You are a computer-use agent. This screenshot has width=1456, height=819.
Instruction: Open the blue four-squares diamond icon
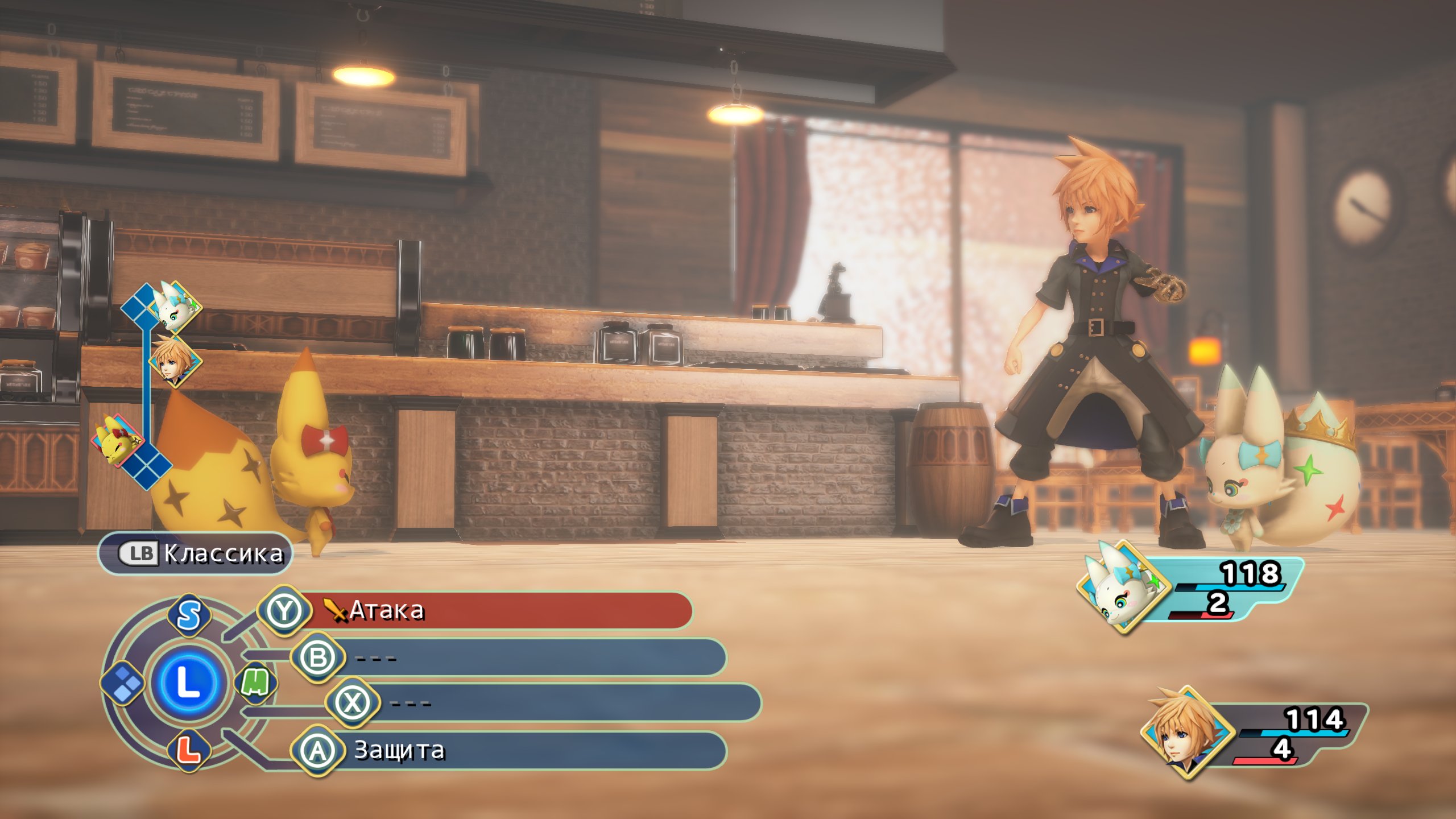coord(123,682)
